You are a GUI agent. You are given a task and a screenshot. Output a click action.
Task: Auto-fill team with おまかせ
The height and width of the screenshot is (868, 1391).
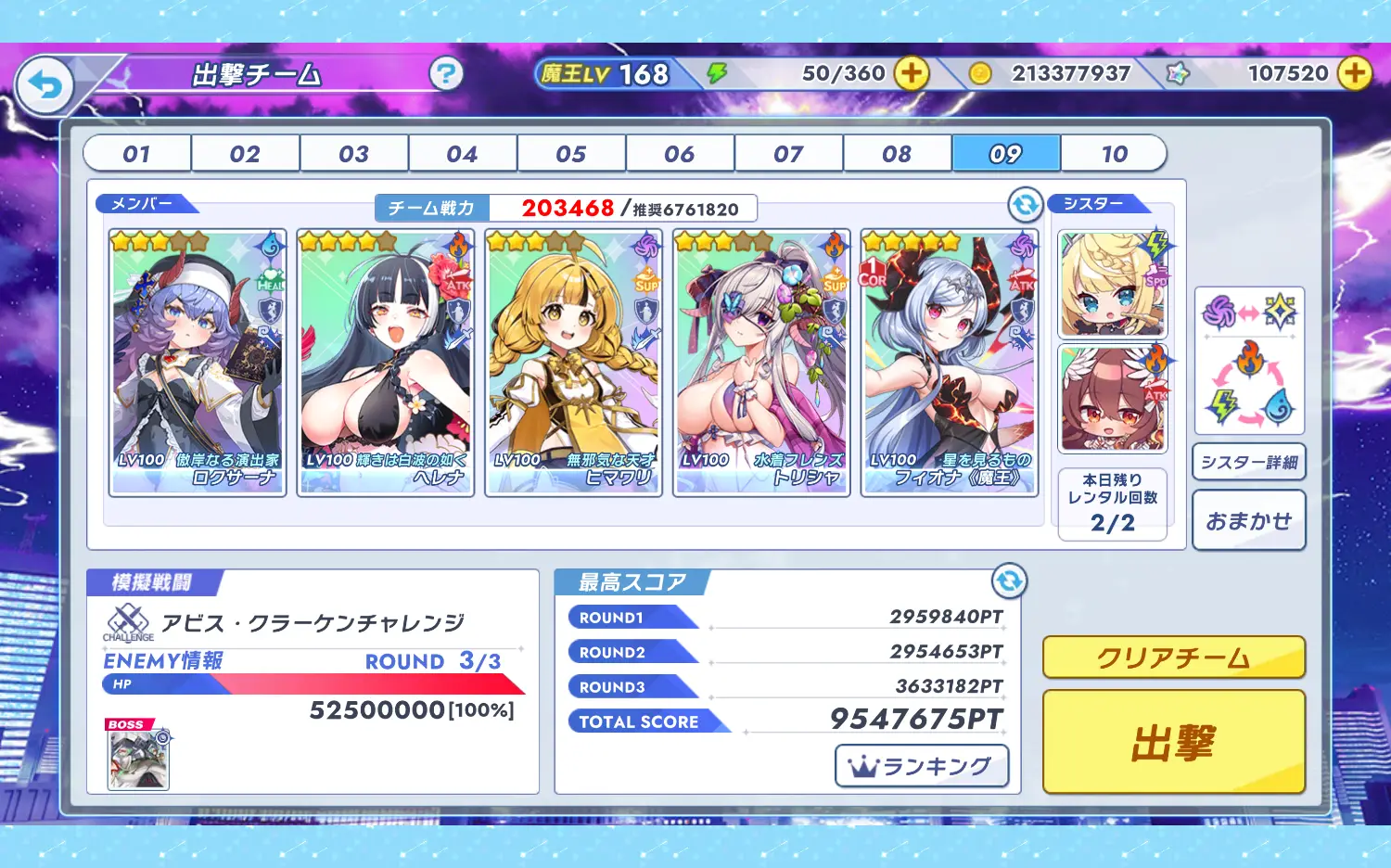coord(1249,521)
